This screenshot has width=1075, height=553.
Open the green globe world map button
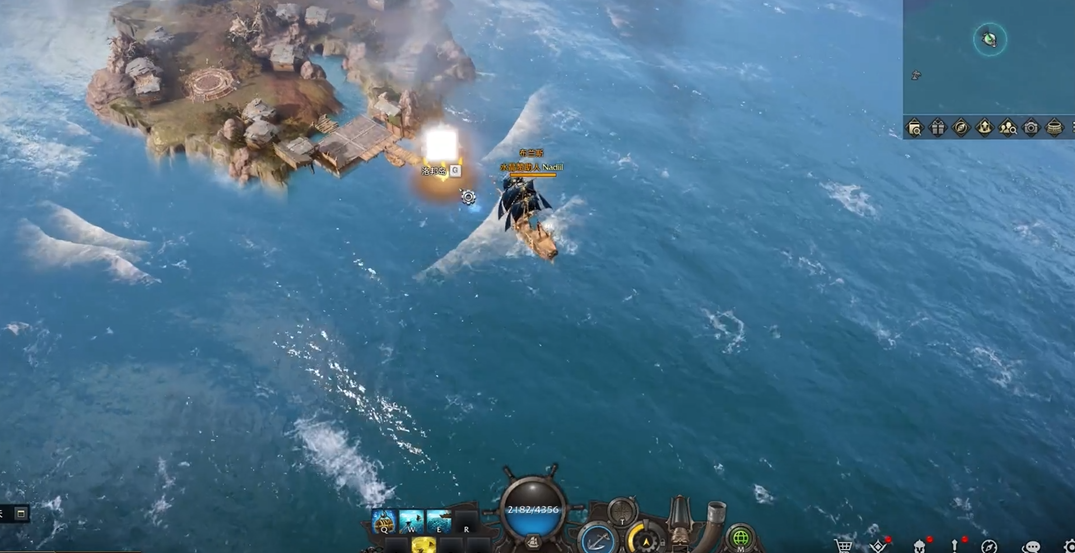point(740,538)
